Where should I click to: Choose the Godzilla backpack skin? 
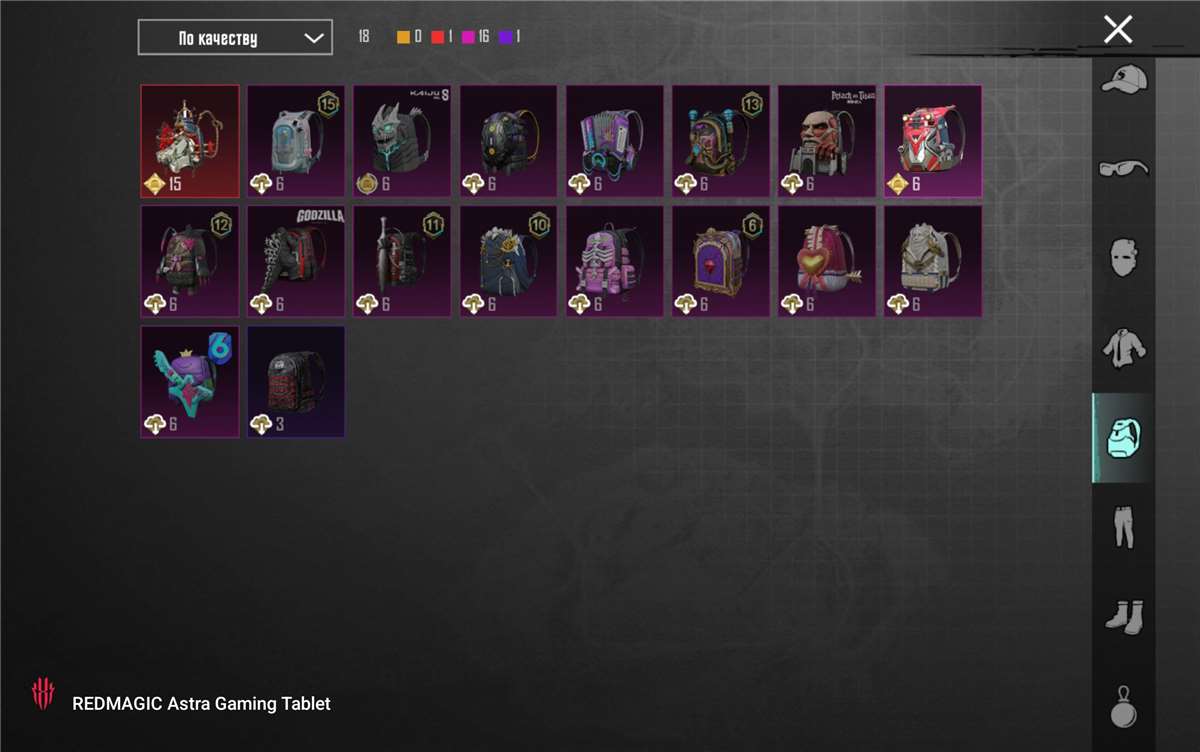(x=296, y=262)
